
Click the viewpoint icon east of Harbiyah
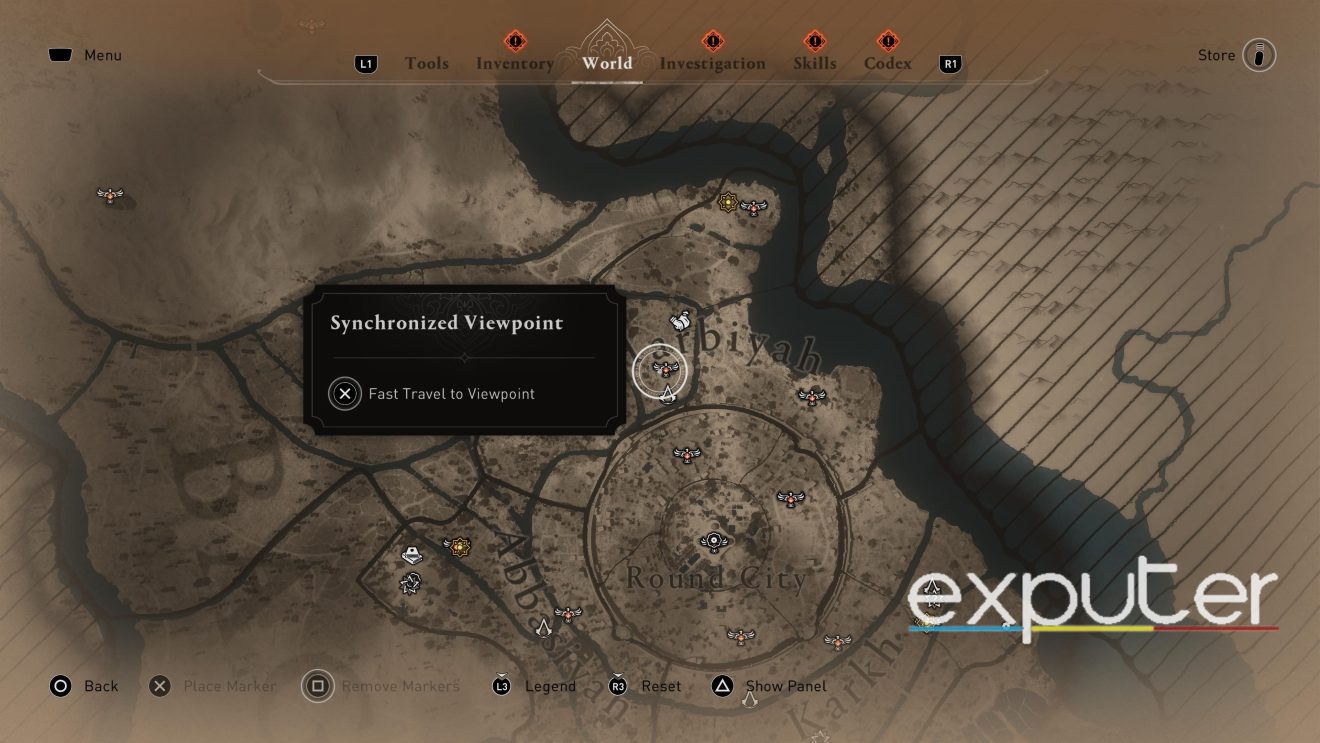[x=813, y=397]
